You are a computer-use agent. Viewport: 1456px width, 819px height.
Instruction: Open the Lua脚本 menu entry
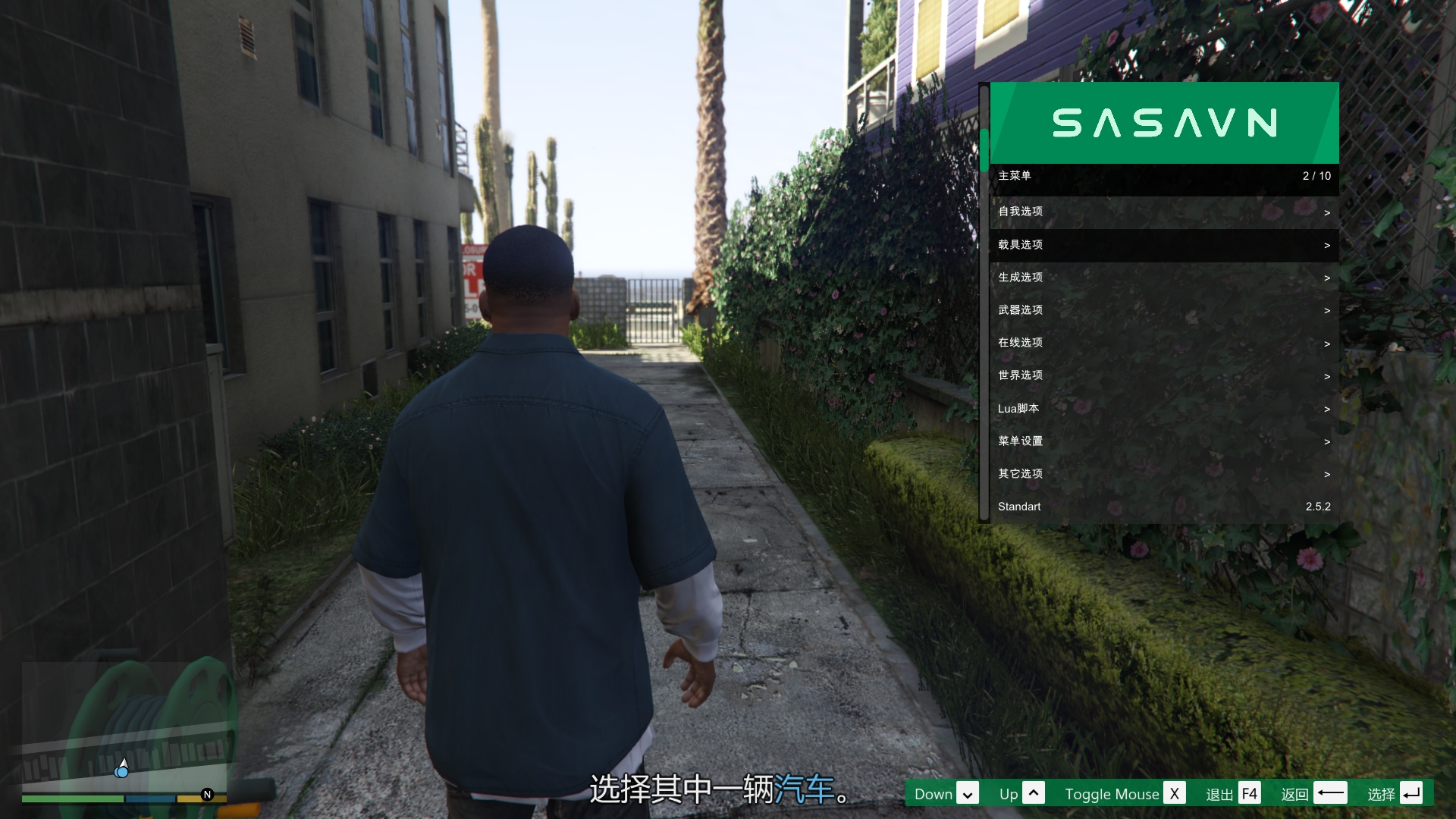coord(1163,409)
